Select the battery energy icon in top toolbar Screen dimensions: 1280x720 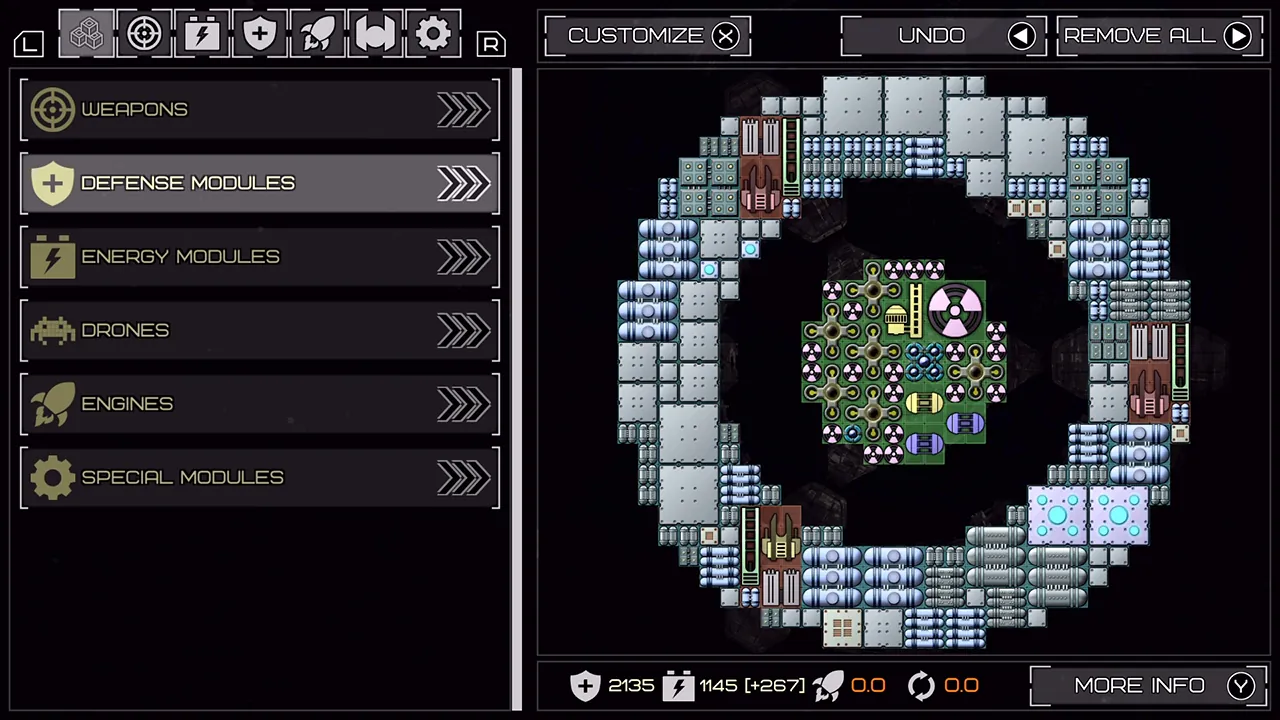[x=201, y=33]
